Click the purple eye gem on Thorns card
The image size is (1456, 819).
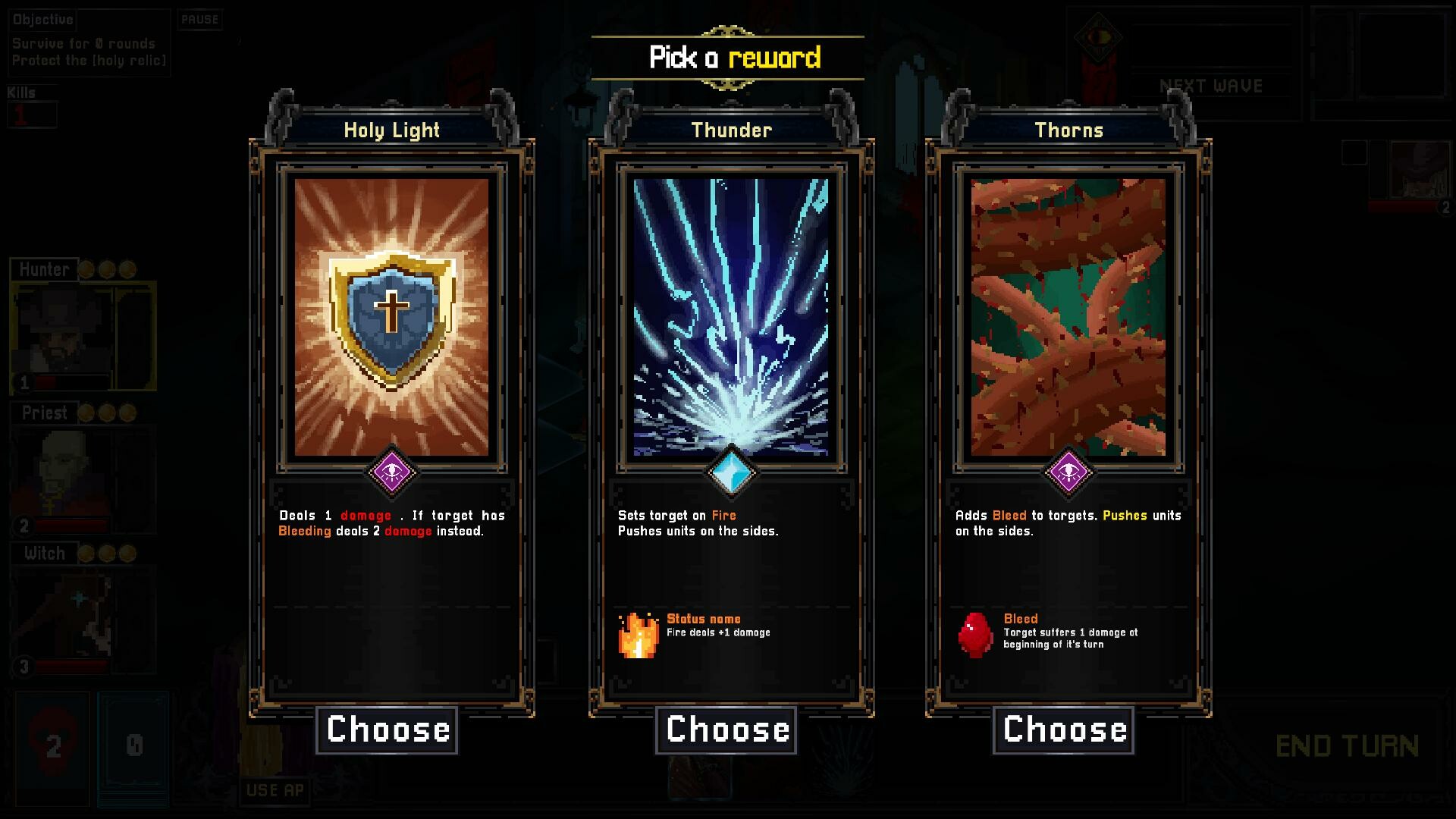pyautogui.click(x=1070, y=472)
